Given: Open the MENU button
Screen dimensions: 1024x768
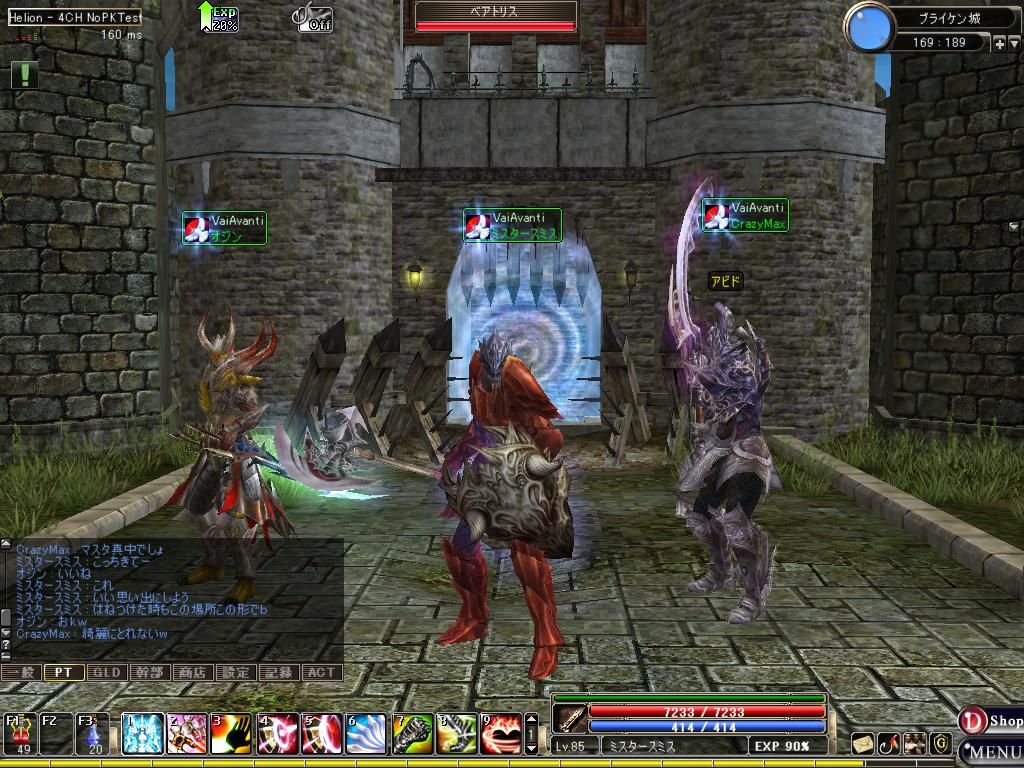Looking at the screenshot, I should [991, 751].
